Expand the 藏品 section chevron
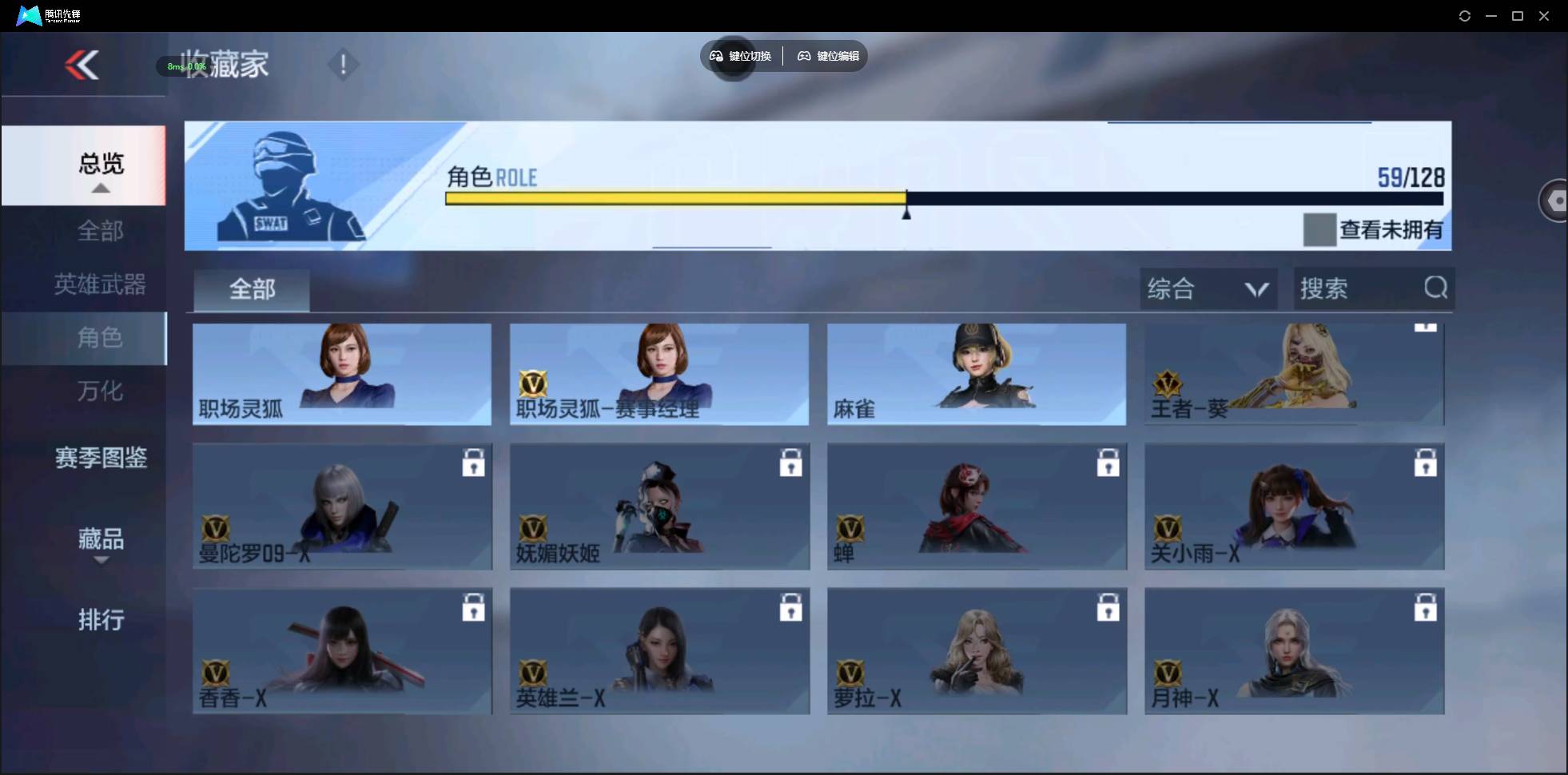The image size is (1568, 775). click(x=101, y=562)
